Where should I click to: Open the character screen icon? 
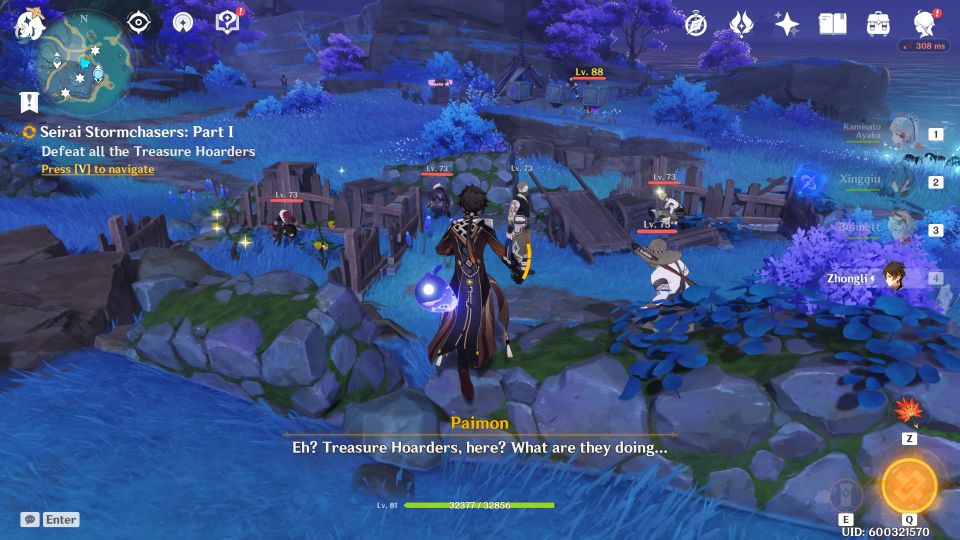[924, 24]
